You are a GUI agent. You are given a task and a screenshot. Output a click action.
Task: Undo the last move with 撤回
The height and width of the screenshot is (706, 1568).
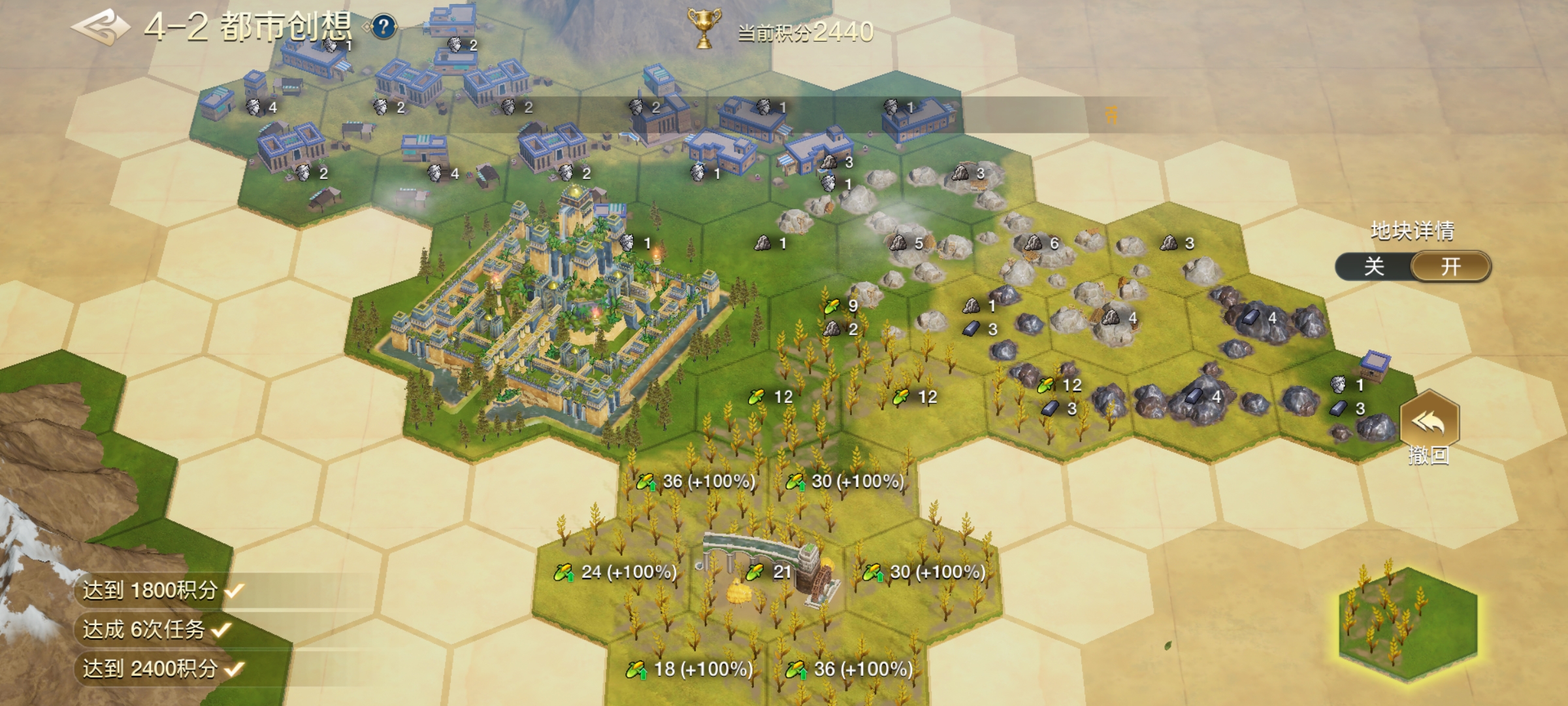(1429, 425)
